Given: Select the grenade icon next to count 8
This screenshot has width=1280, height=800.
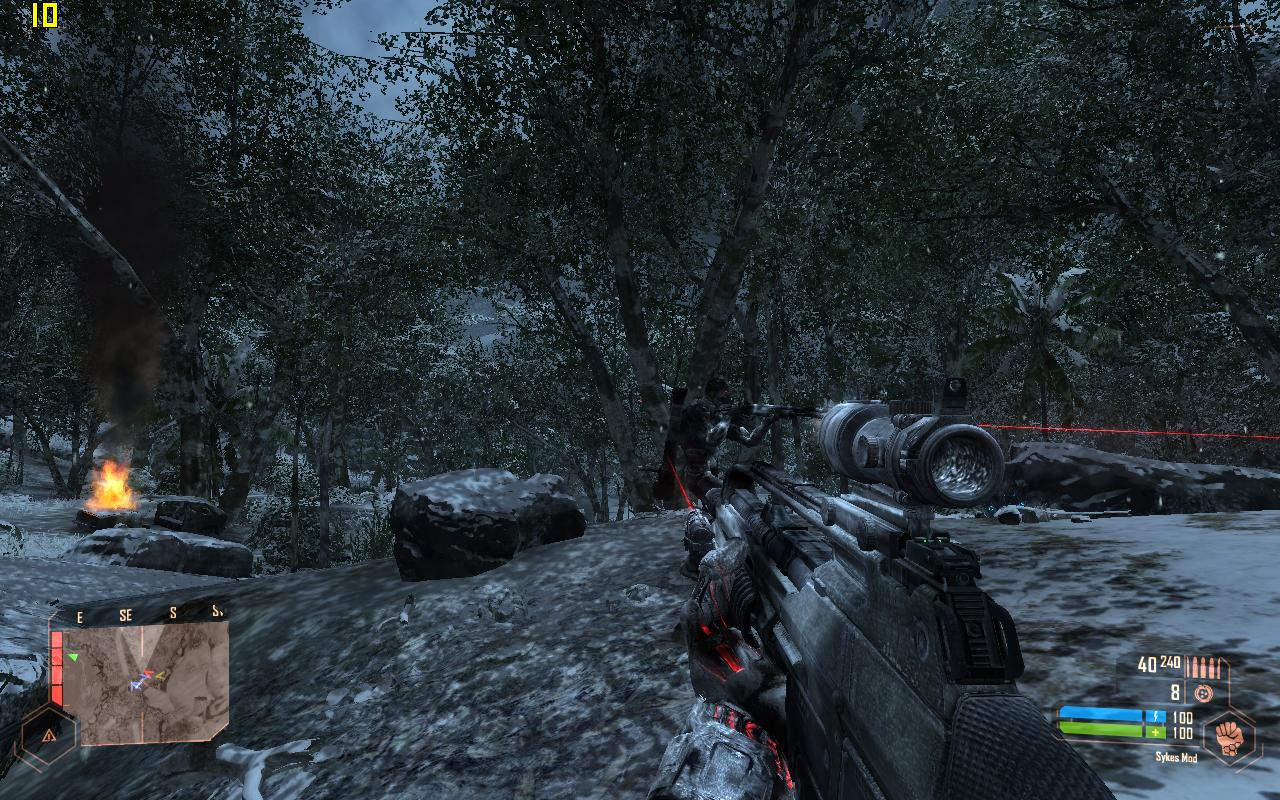Looking at the screenshot, I should [x=1203, y=693].
